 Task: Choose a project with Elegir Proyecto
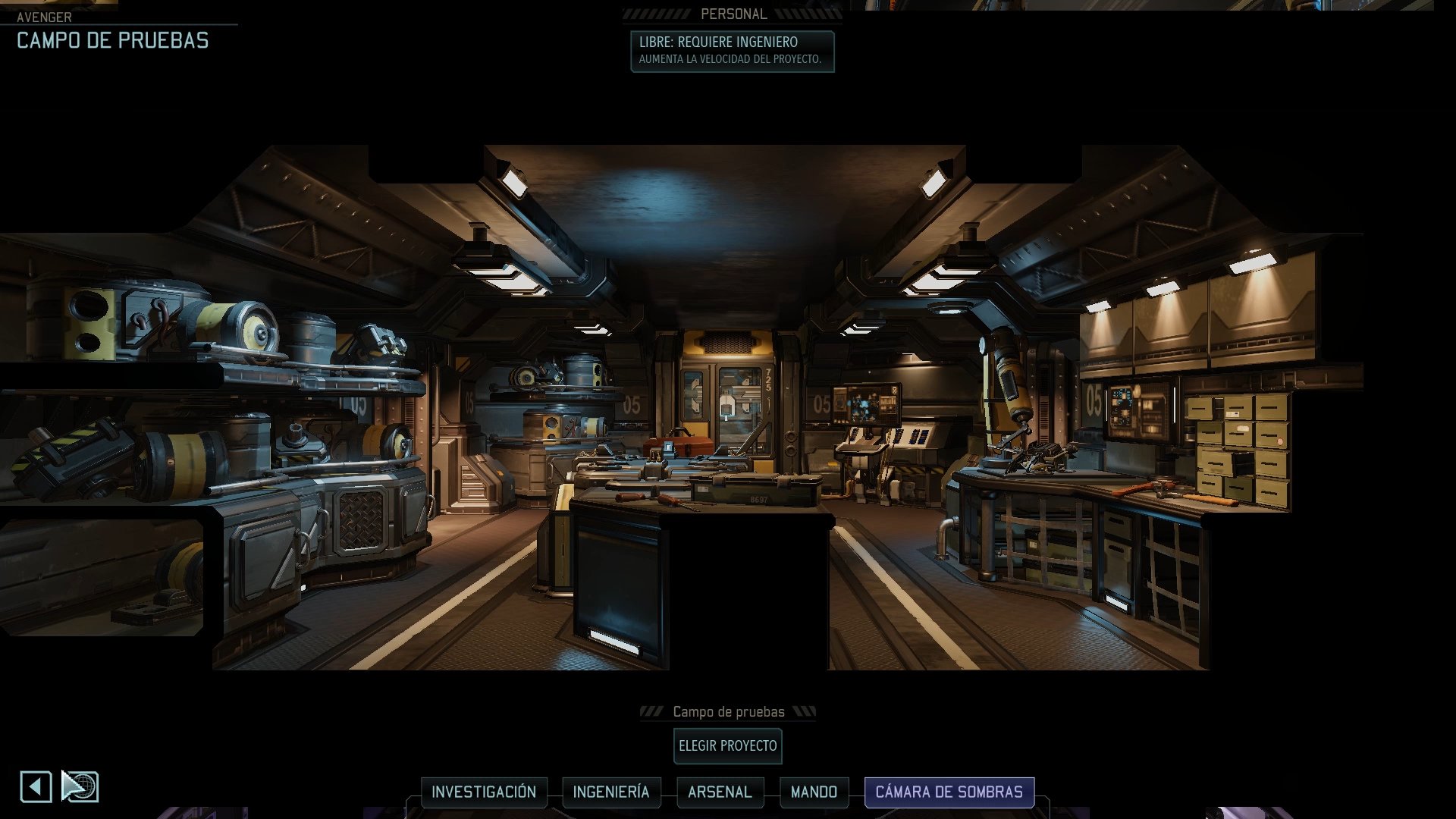[x=727, y=746]
